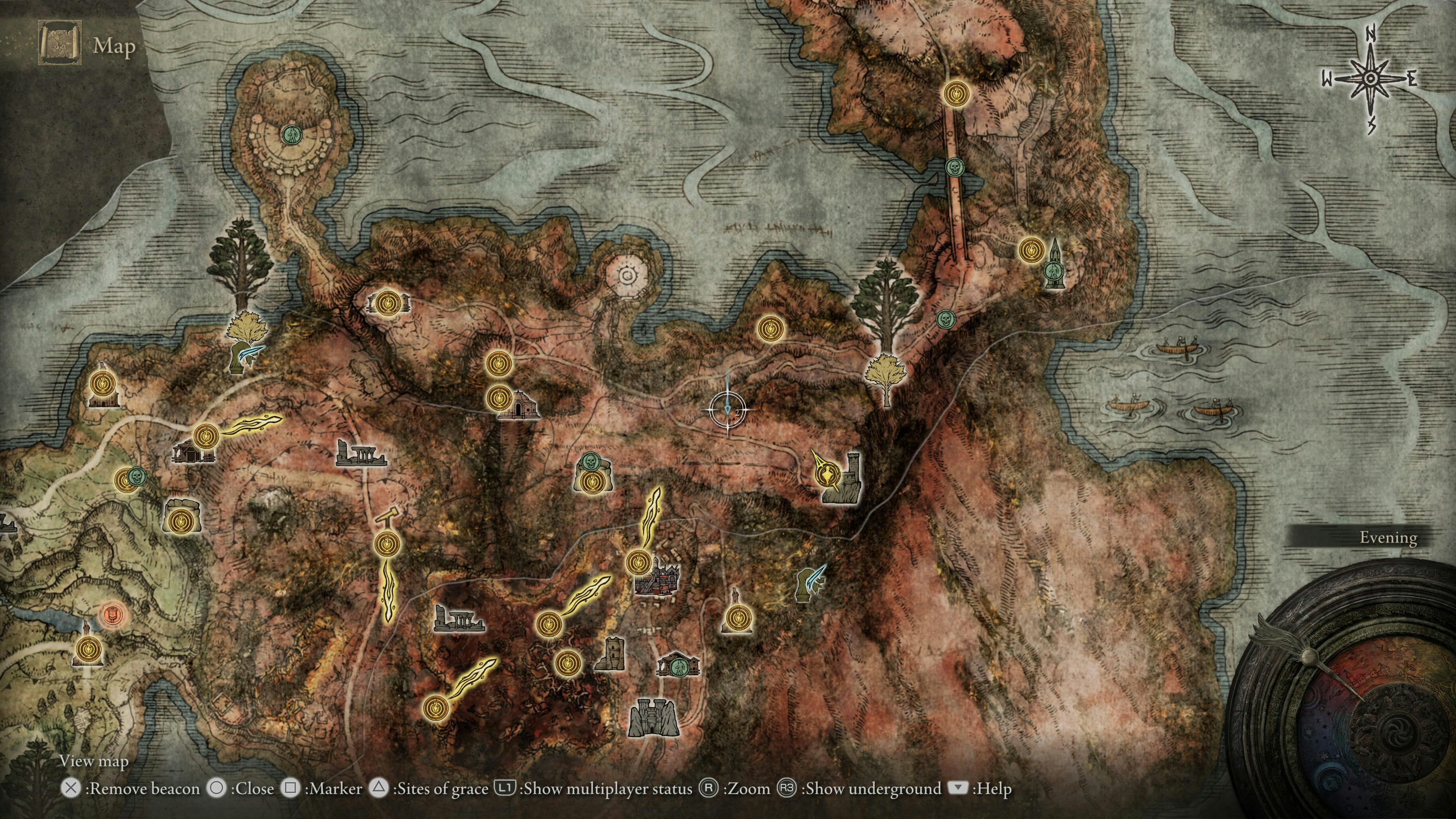Screen dimensions: 1456x819
Task: Select the Map scroll icon in the header
Action: (x=60, y=44)
